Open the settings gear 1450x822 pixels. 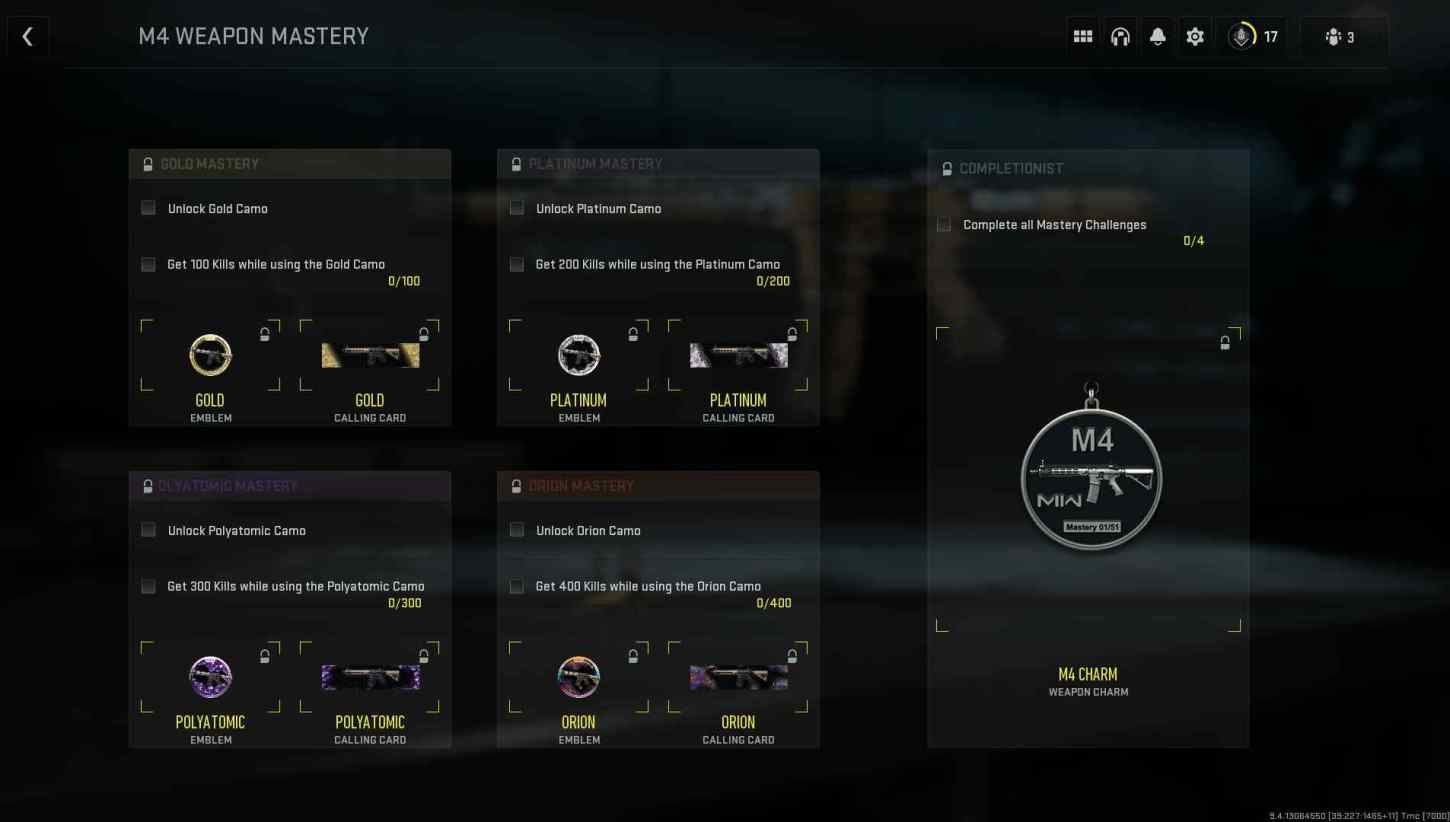[x=1194, y=36]
